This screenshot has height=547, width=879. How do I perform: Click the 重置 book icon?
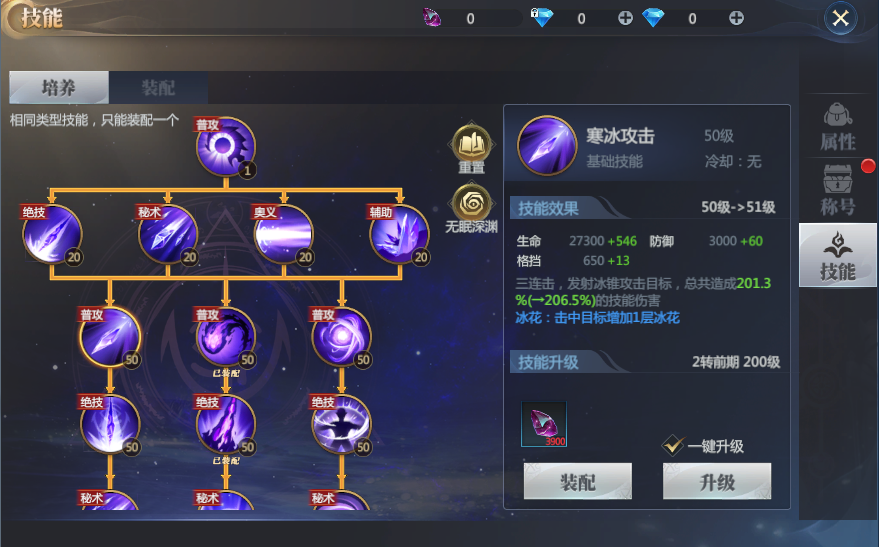point(471,143)
